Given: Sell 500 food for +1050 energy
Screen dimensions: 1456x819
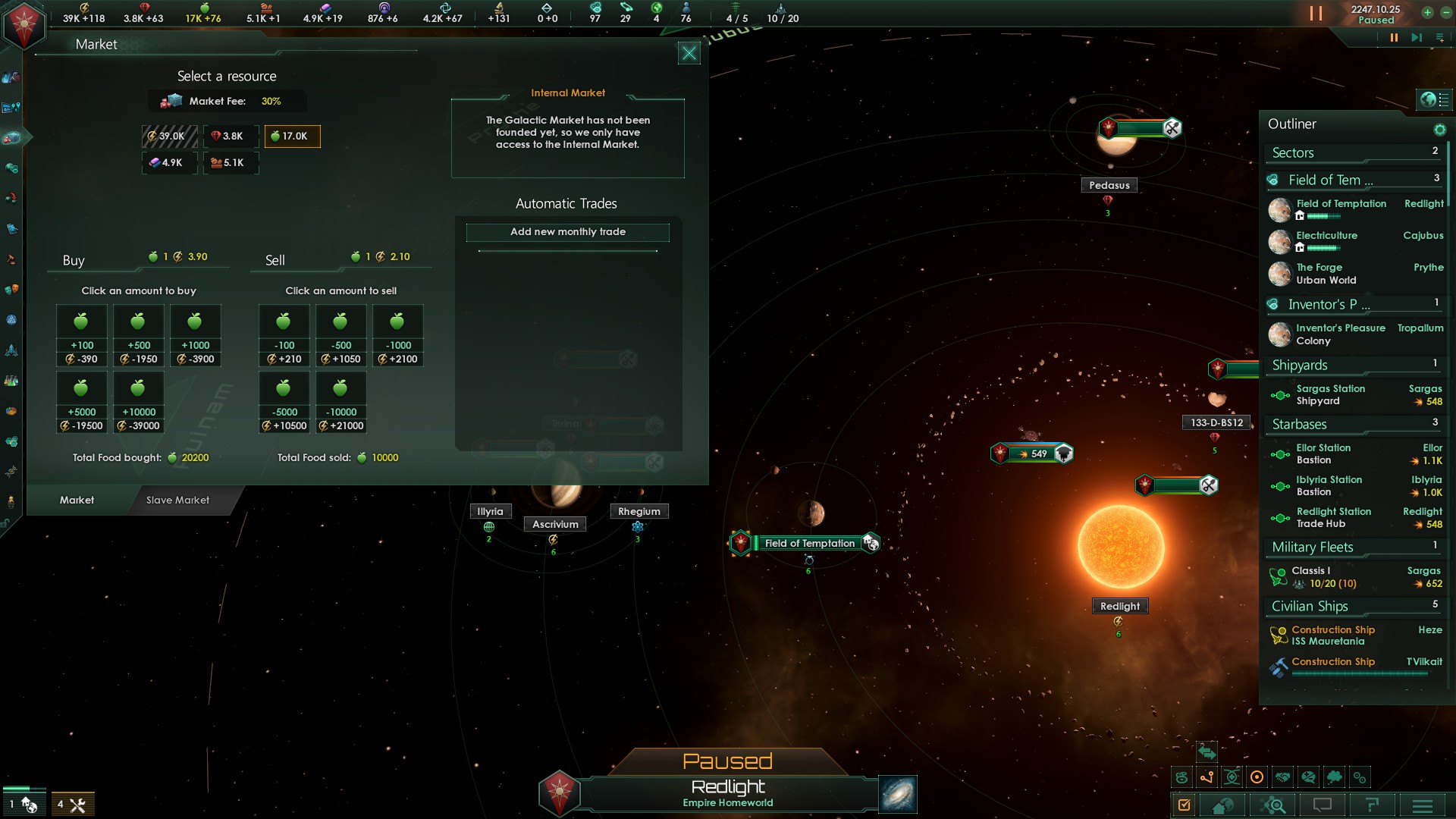Looking at the screenshot, I should pos(340,335).
